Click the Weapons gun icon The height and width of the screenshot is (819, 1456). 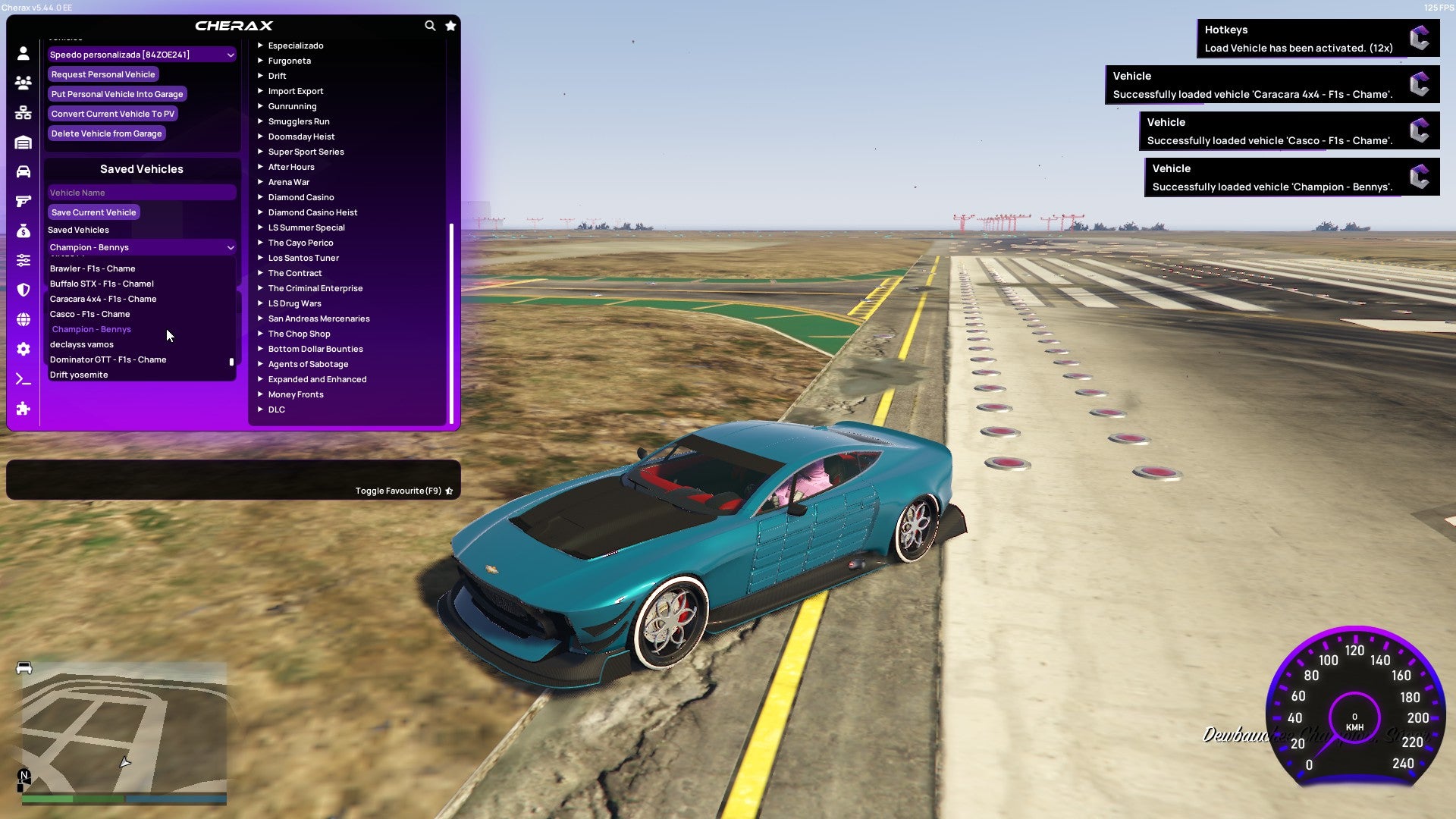click(x=23, y=200)
